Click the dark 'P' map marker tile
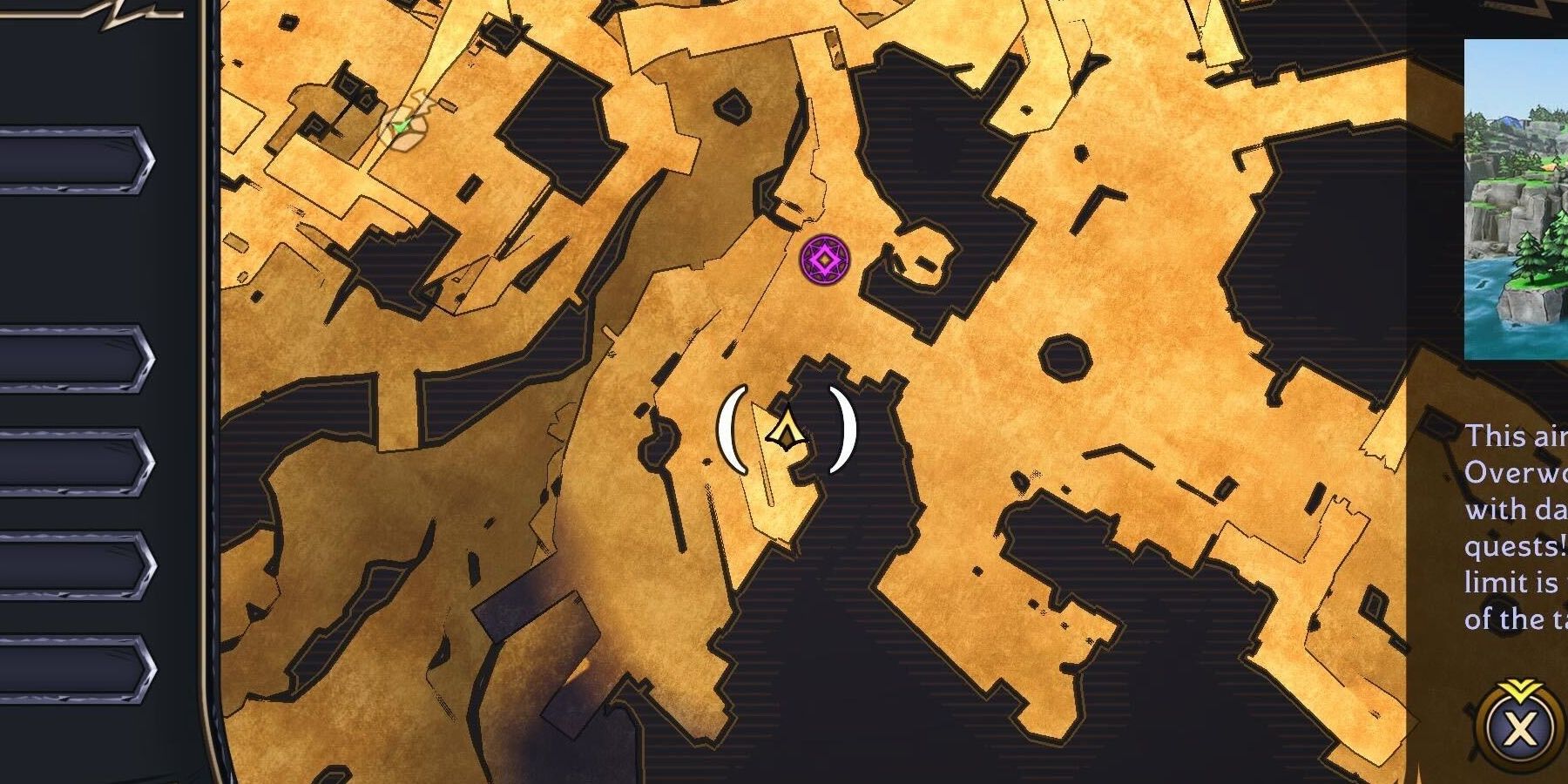 point(315,125)
